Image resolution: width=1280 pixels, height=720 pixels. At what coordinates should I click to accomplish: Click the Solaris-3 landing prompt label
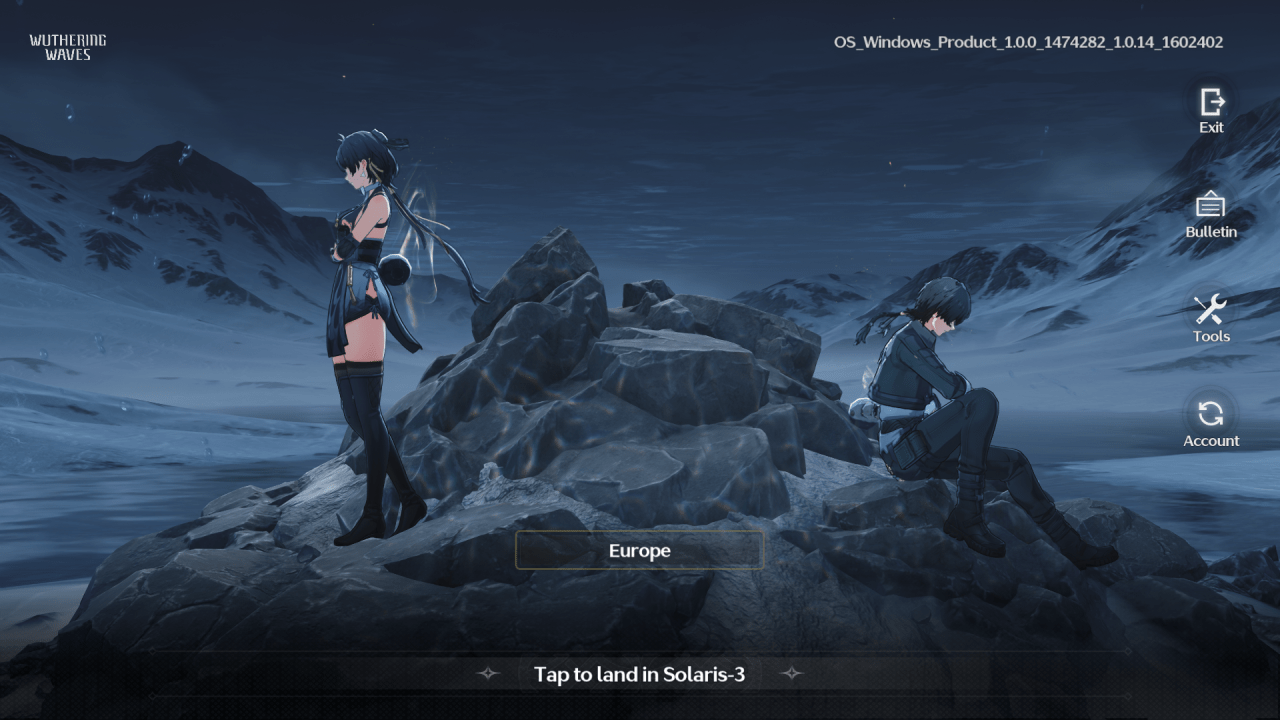pos(639,674)
